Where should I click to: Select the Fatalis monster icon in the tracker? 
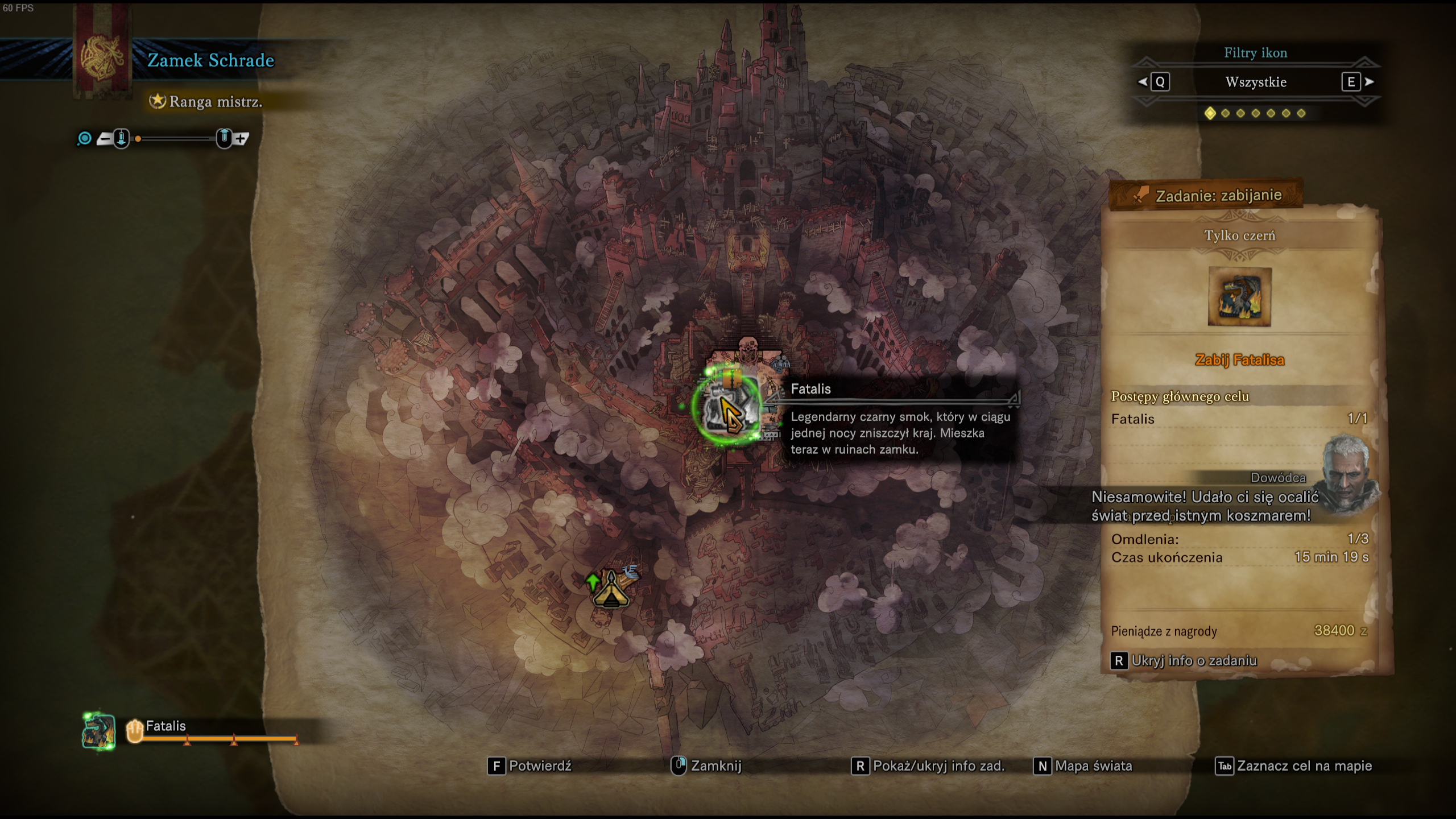click(98, 731)
